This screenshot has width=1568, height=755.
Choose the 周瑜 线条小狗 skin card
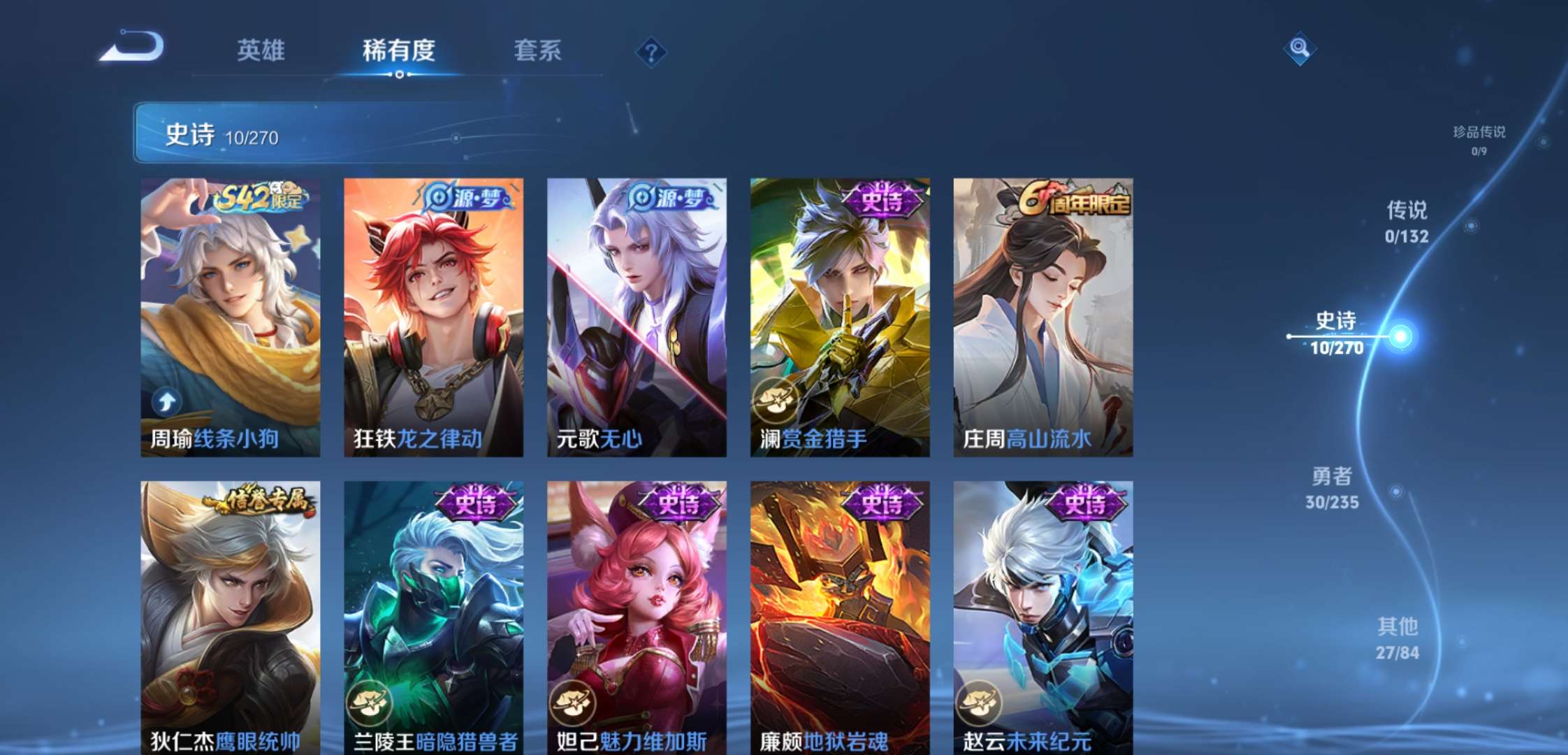(231, 317)
